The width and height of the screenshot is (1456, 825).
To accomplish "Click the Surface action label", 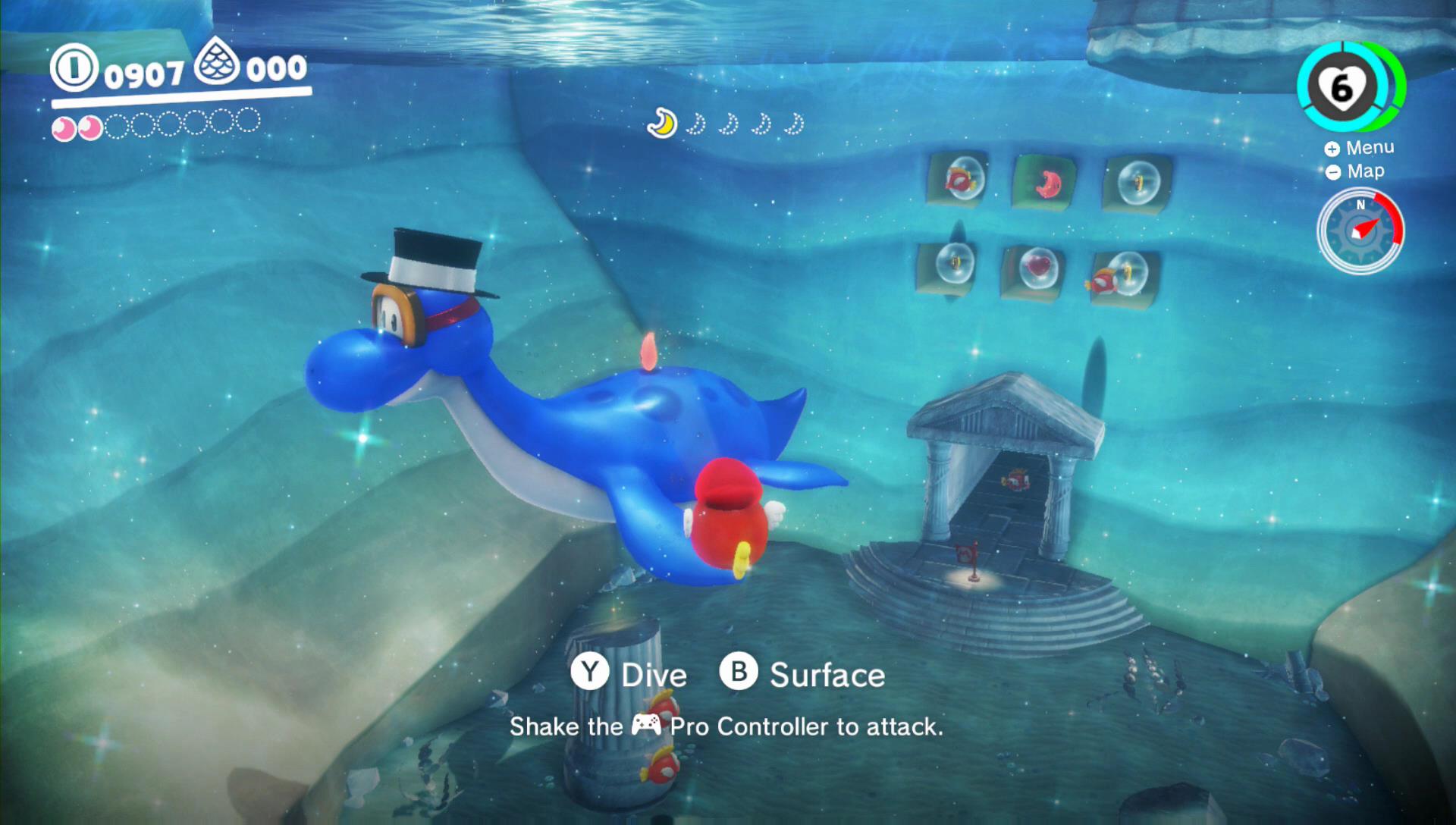I will [827, 674].
